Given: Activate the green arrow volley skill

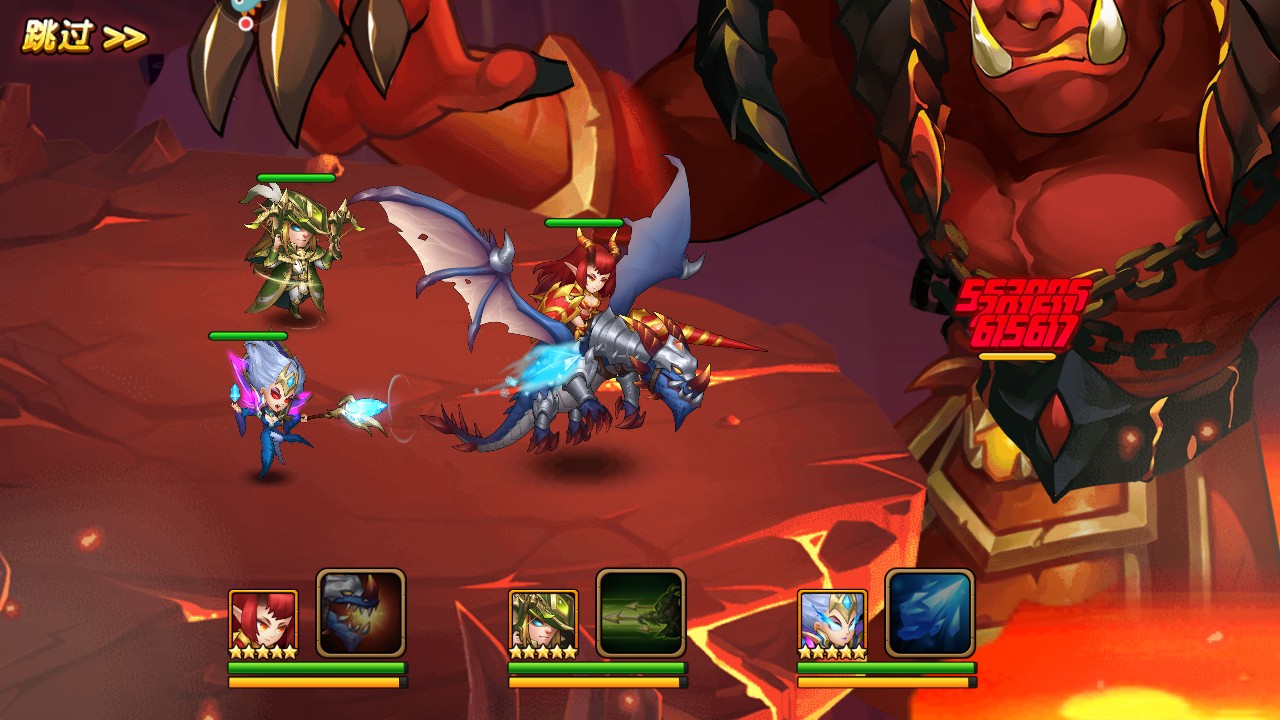Looking at the screenshot, I should coord(641,612).
